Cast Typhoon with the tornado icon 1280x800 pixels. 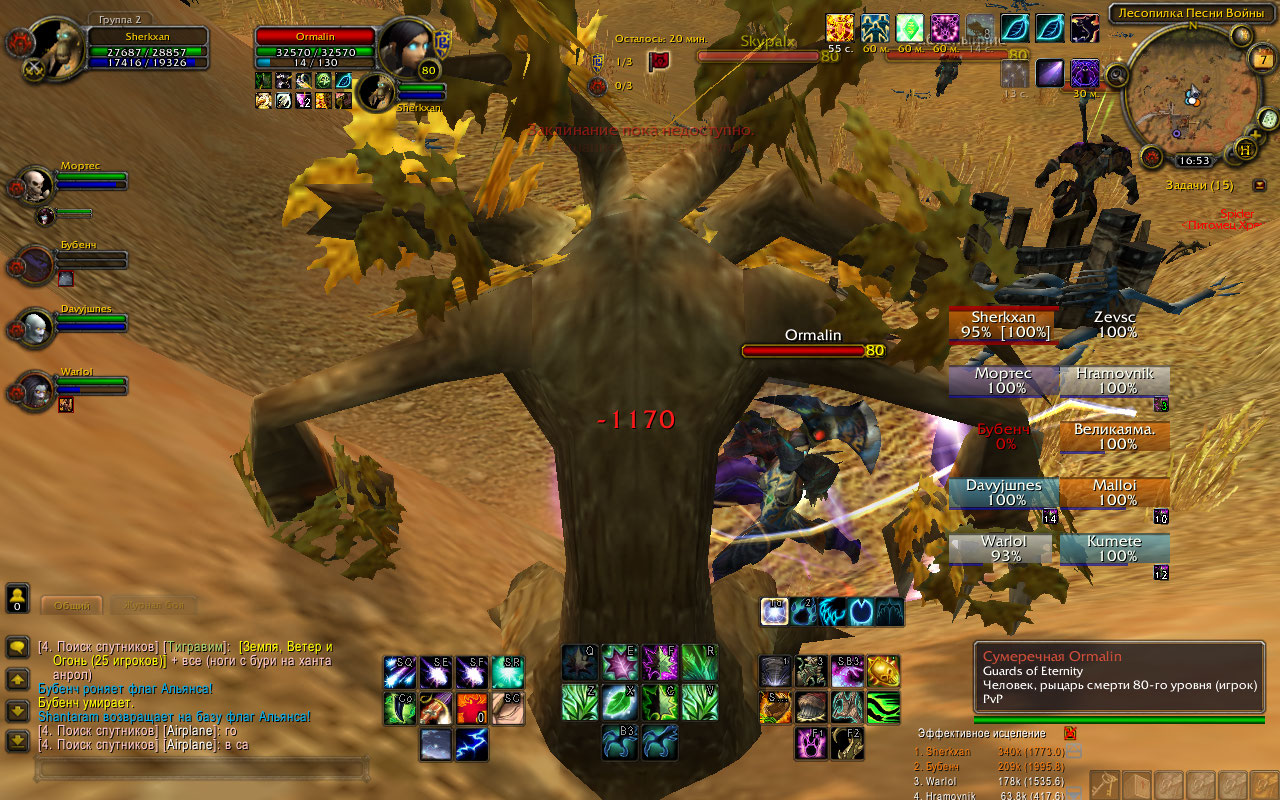774,670
